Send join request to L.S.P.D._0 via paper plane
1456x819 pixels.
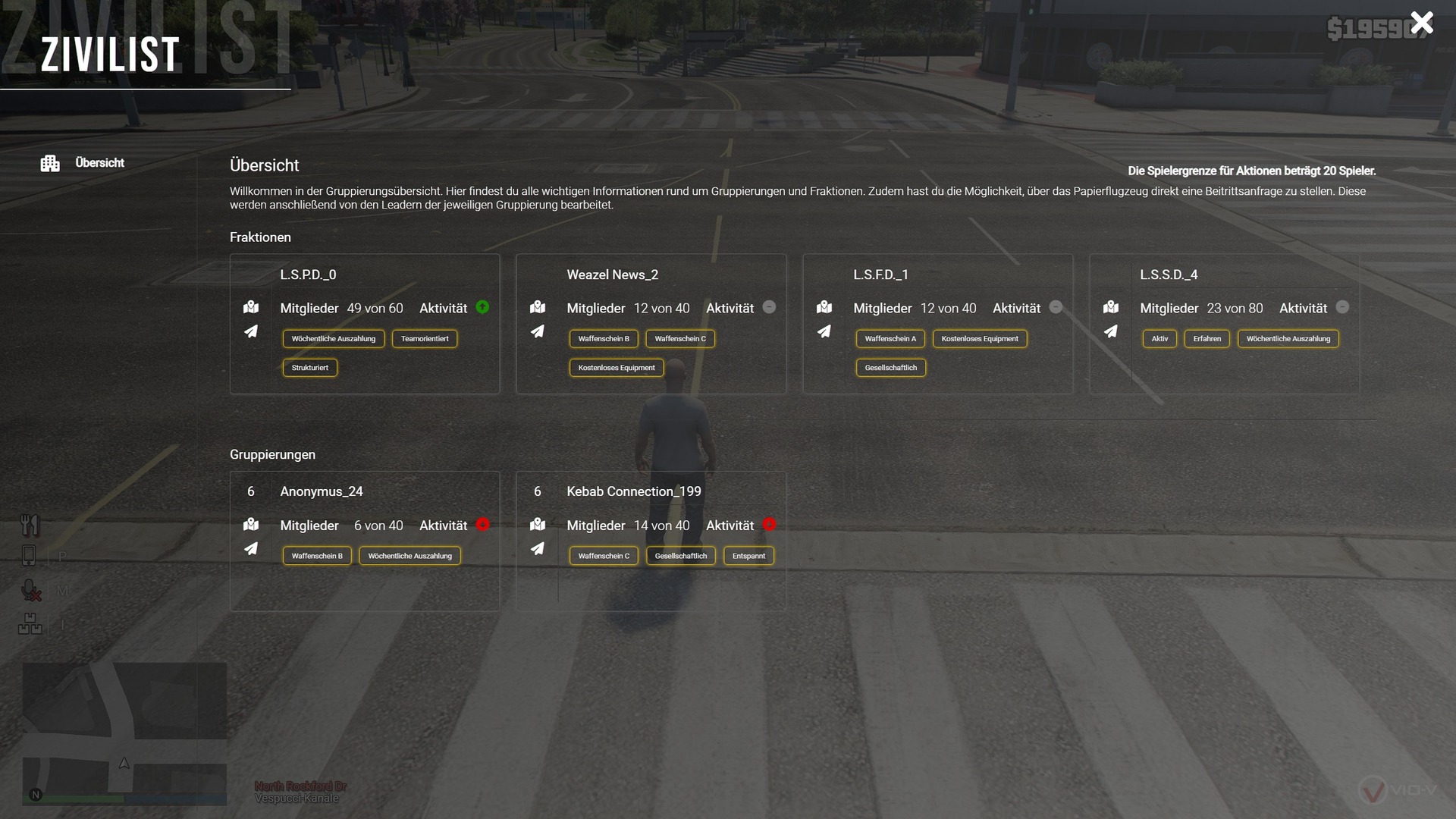coord(251,331)
